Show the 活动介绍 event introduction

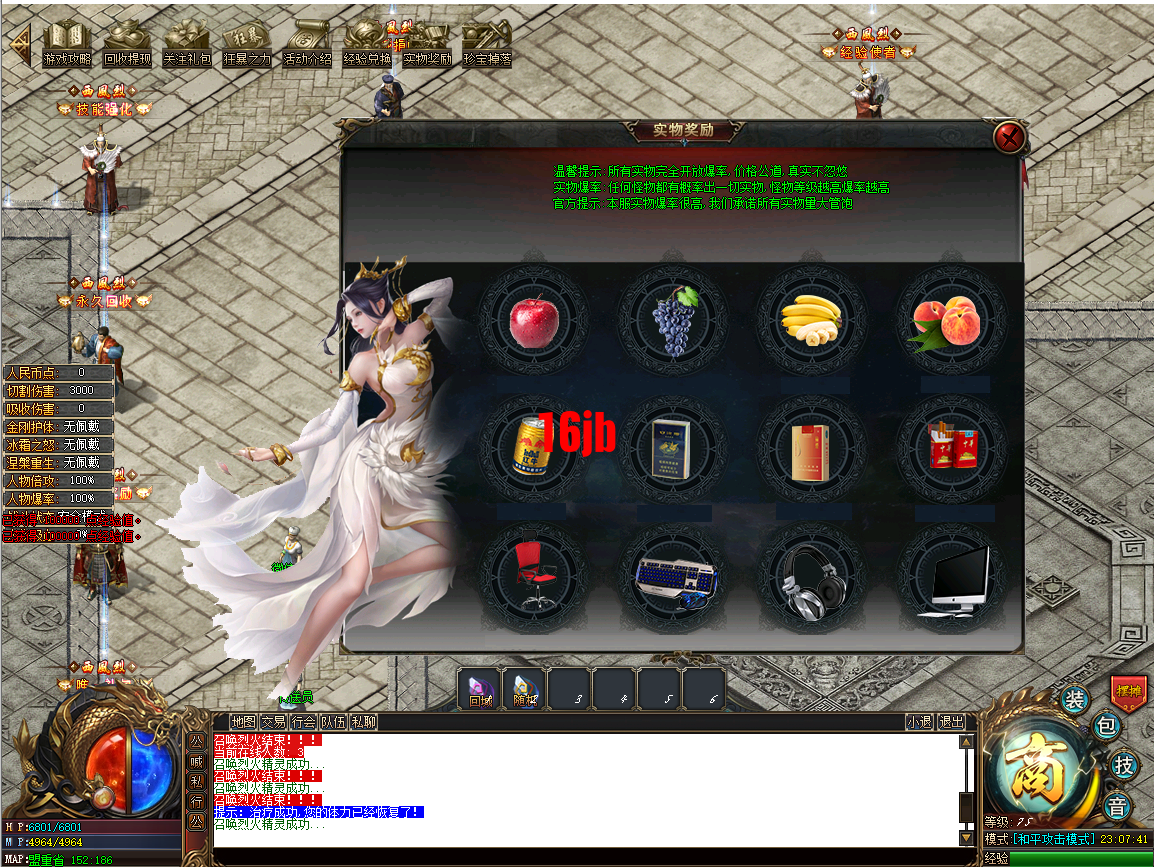pos(307,46)
